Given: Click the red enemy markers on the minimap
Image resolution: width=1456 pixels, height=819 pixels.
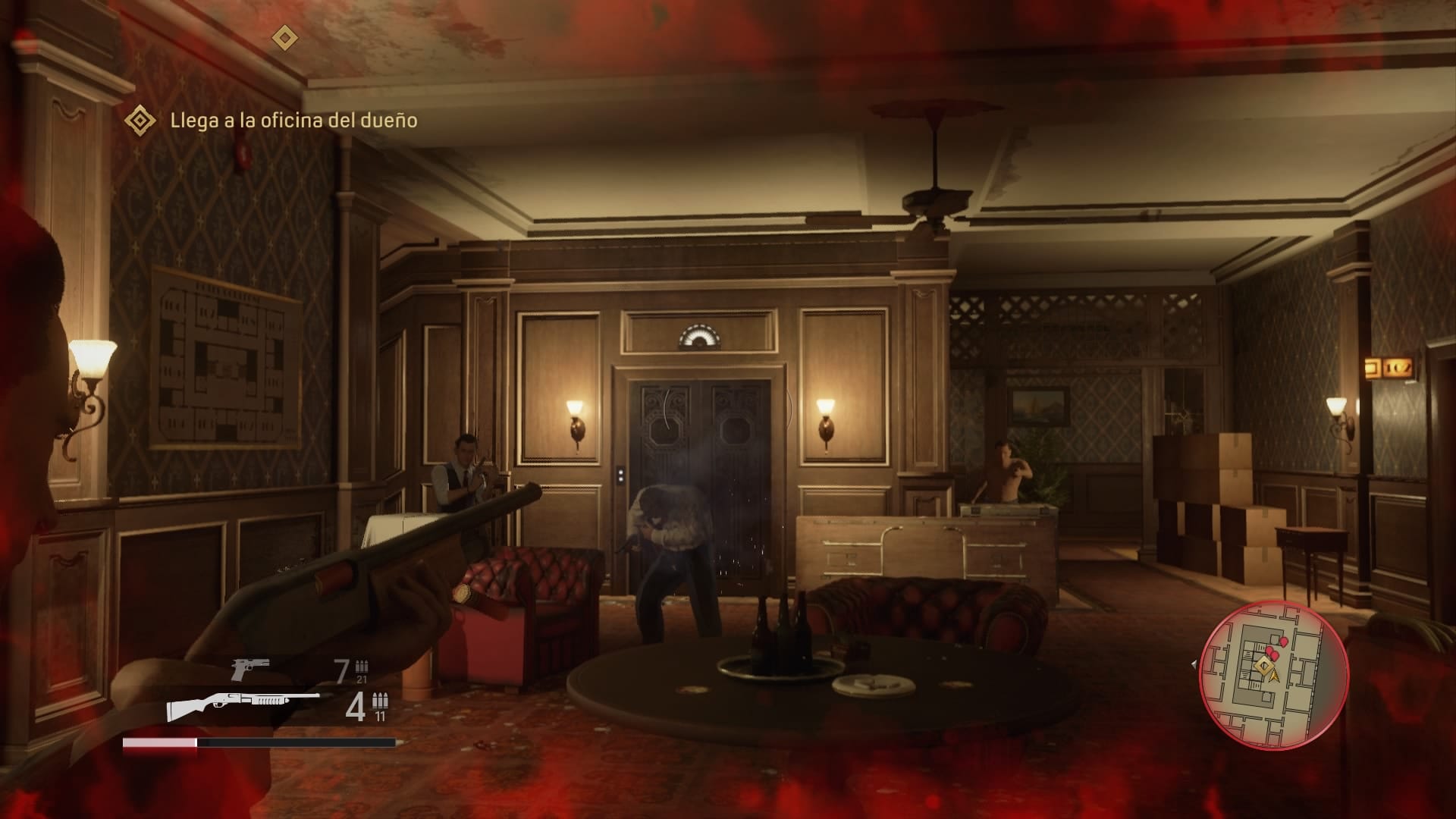Looking at the screenshot, I should [x=1275, y=653].
